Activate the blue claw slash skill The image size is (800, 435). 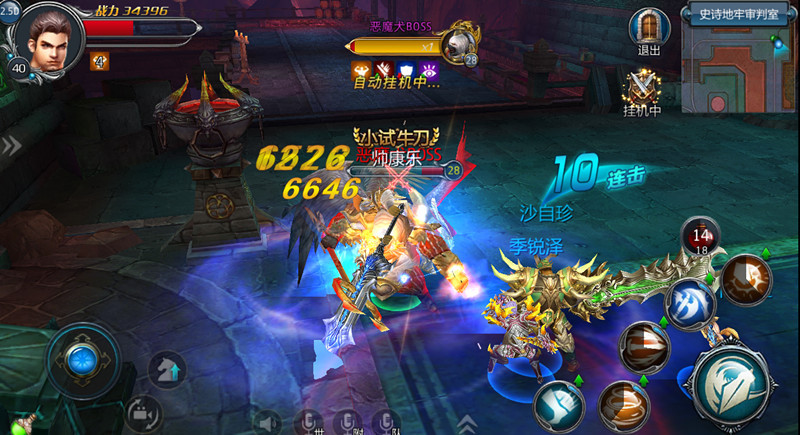pyautogui.click(x=689, y=302)
